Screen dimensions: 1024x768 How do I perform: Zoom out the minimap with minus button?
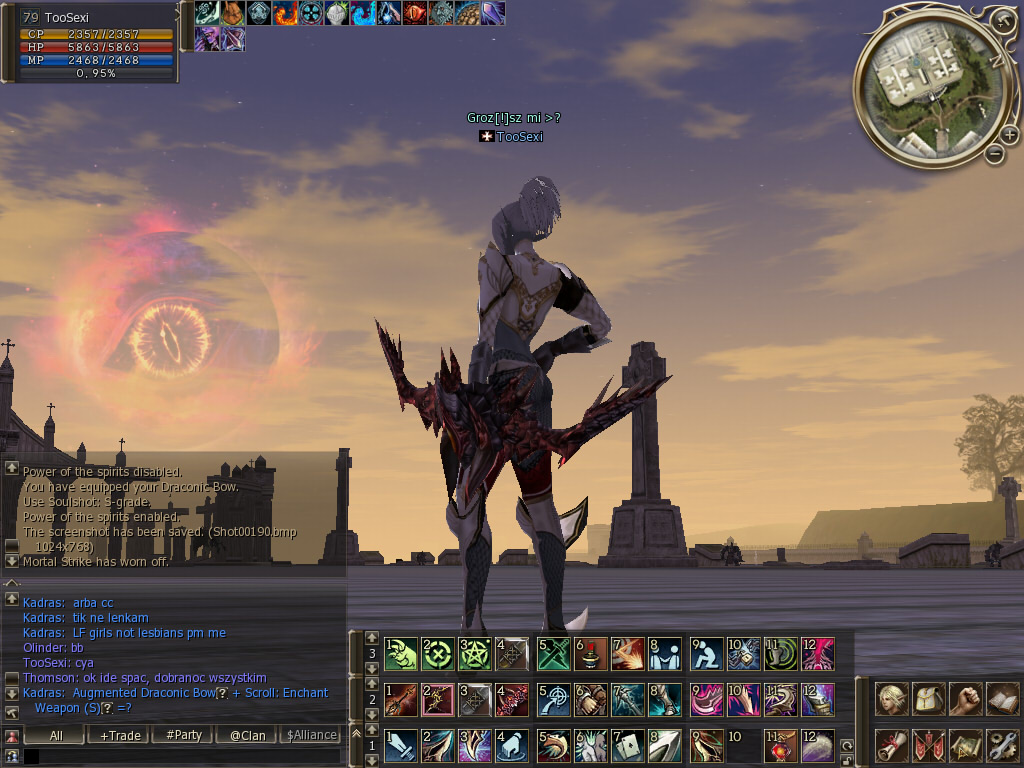tap(994, 154)
